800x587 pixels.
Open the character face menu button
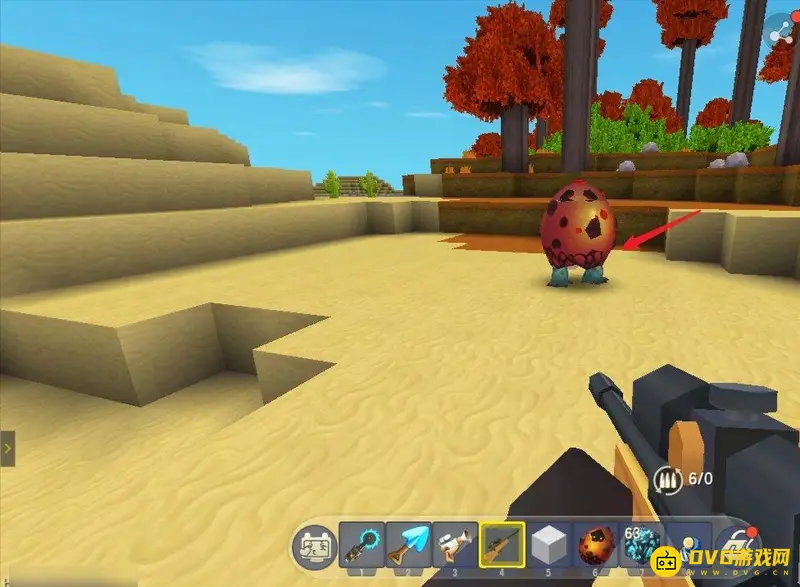click(313, 547)
